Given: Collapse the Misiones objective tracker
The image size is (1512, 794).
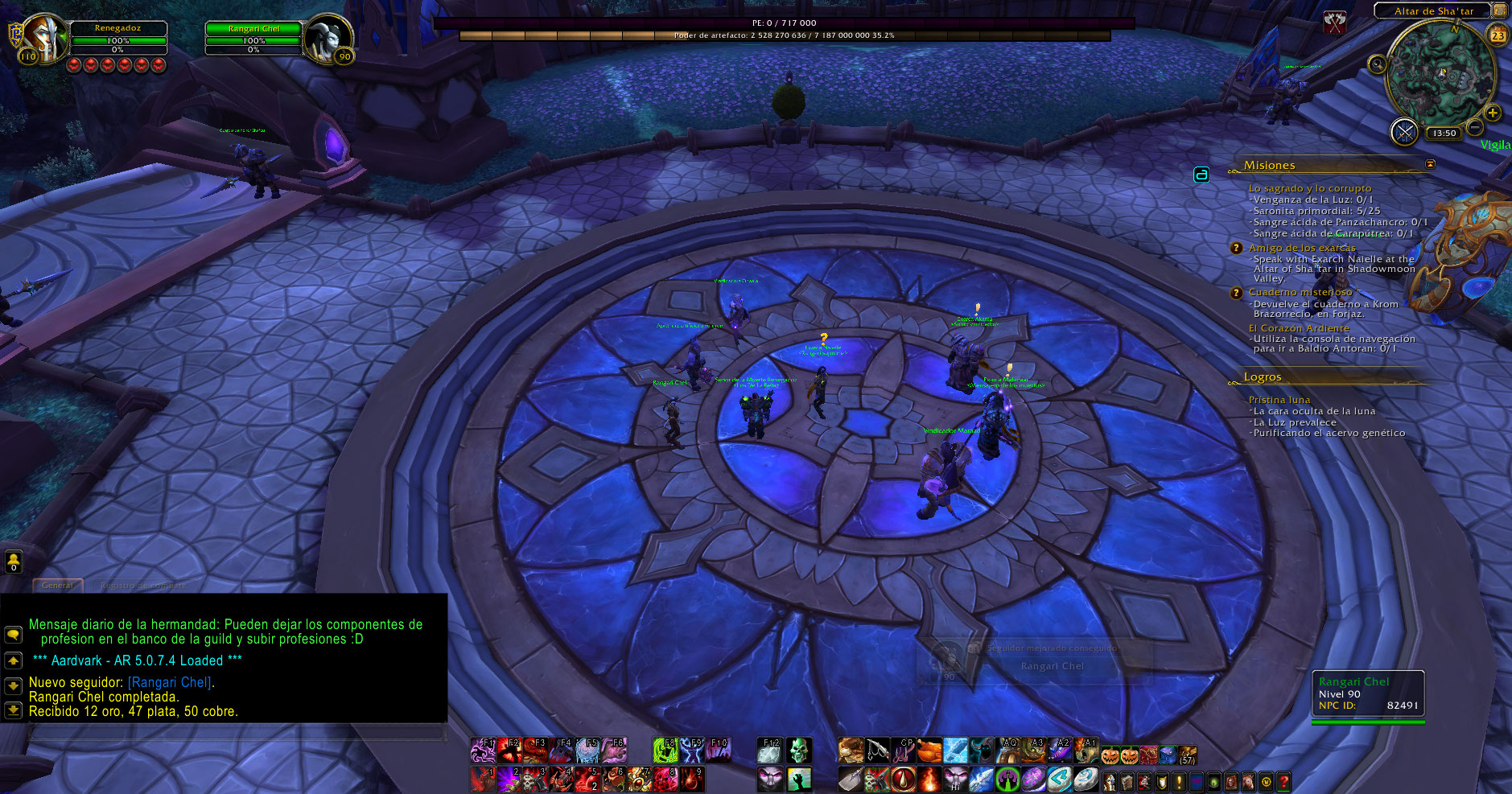Looking at the screenshot, I should coord(1430,164).
